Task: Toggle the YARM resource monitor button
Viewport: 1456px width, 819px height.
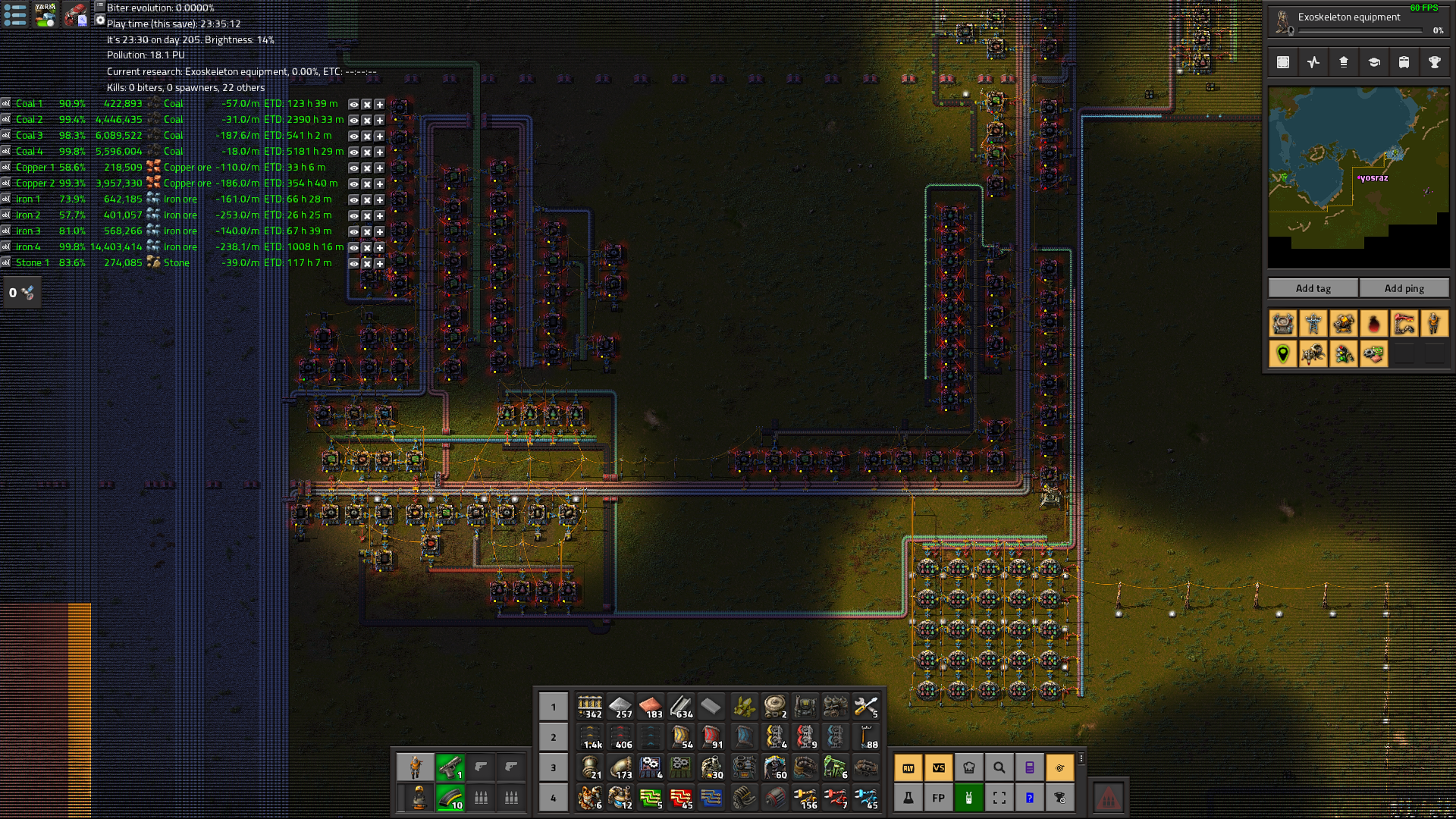Action: tap(45, 14)
